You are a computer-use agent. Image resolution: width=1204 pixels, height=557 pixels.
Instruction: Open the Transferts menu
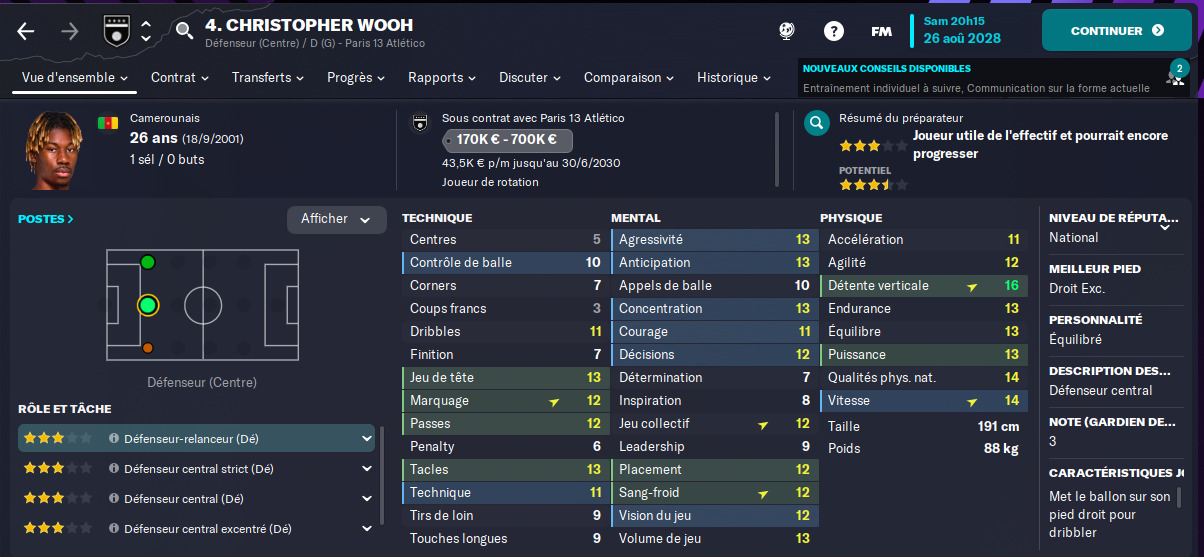pos(269,78)
